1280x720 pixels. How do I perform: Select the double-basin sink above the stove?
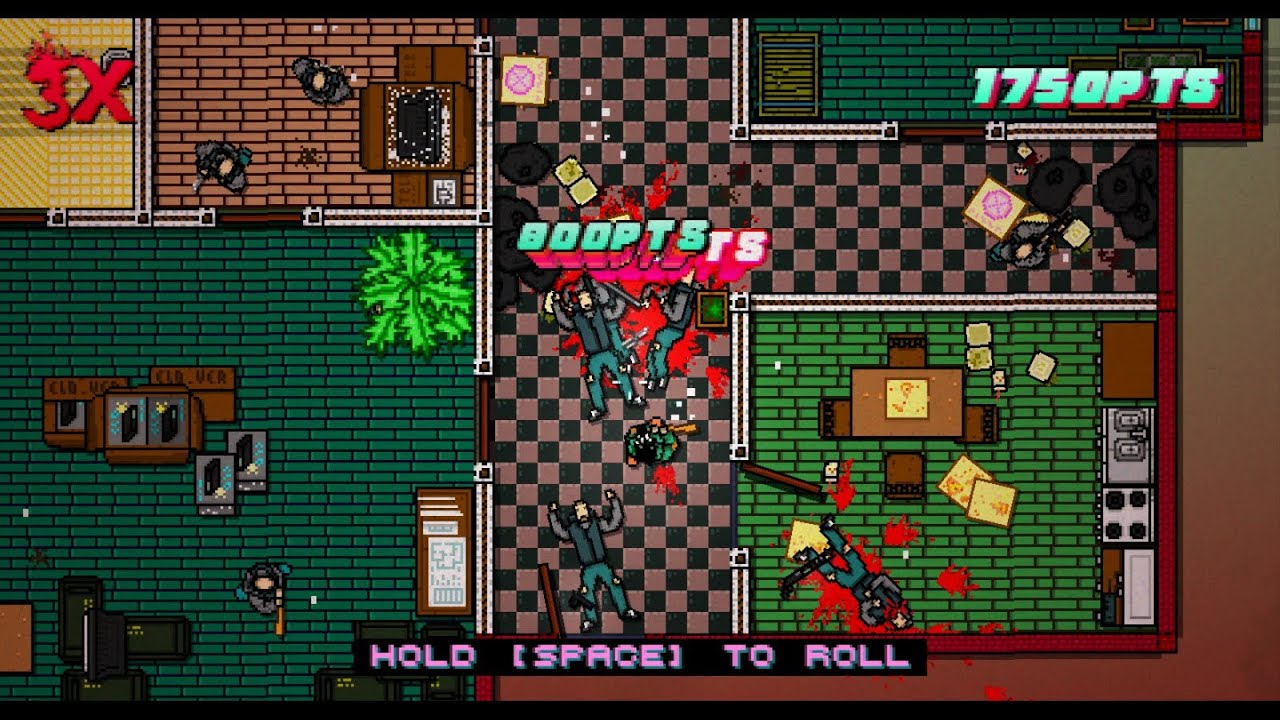1128,435
